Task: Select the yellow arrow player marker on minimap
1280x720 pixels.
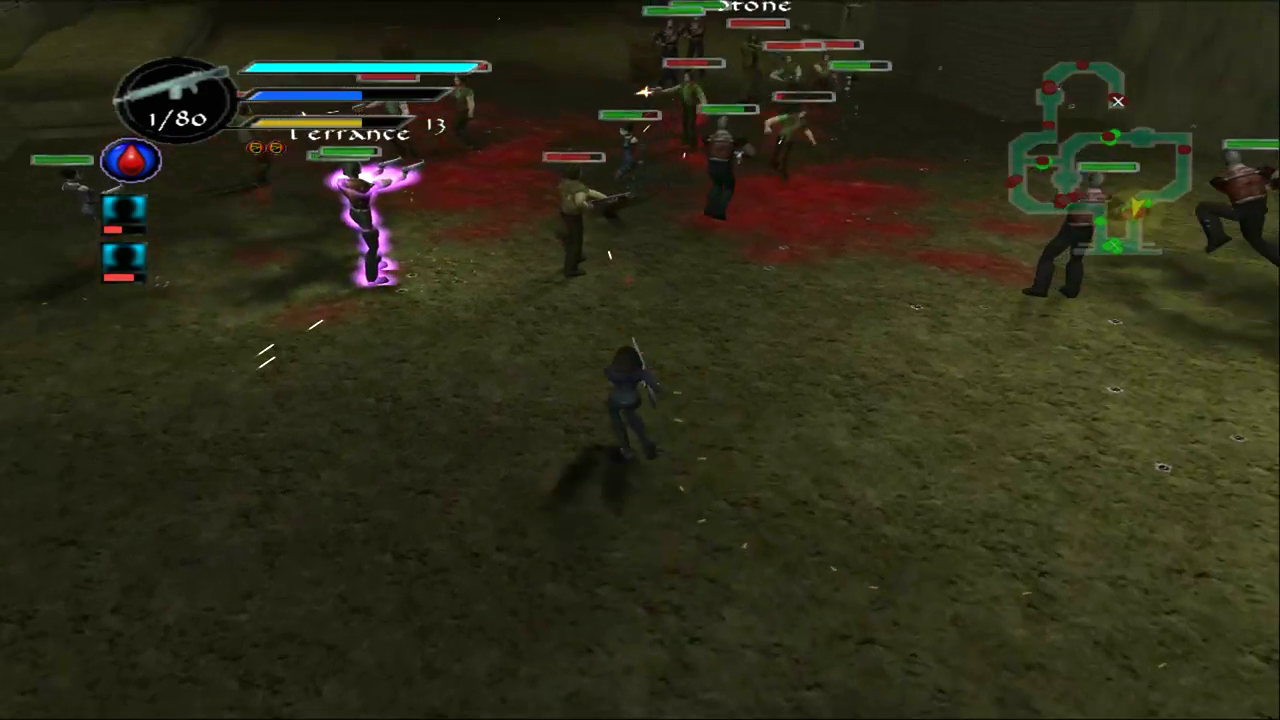Action: tap(1137, 206)
